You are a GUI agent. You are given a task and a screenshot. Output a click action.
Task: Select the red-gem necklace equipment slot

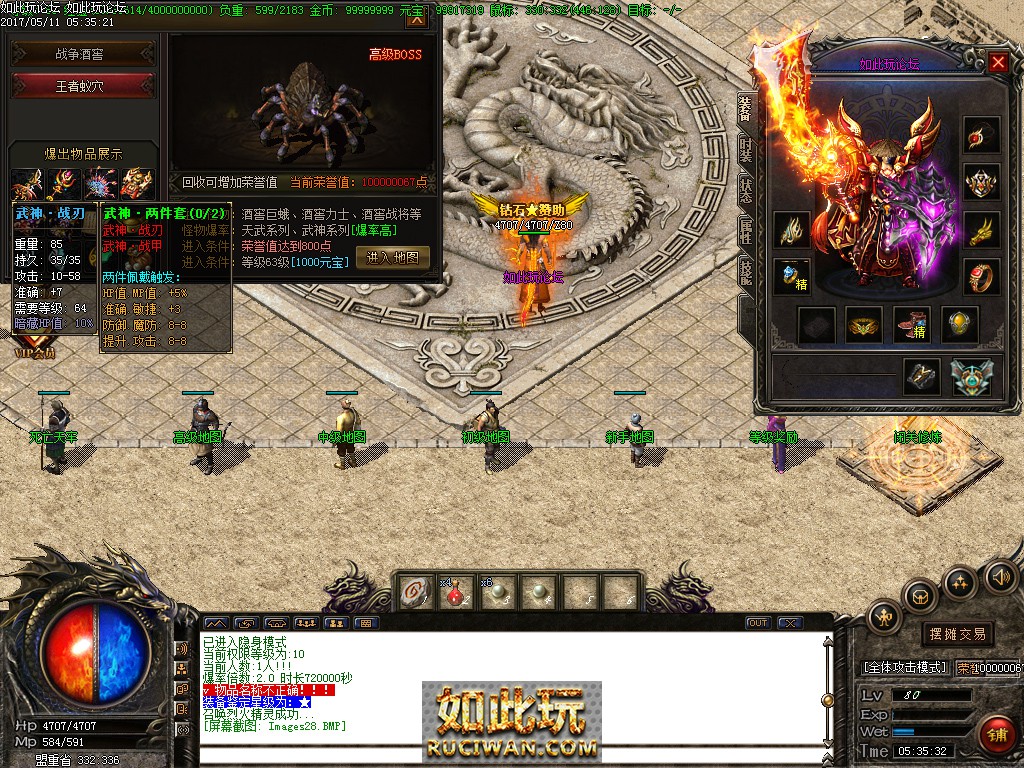pos(981,136)
